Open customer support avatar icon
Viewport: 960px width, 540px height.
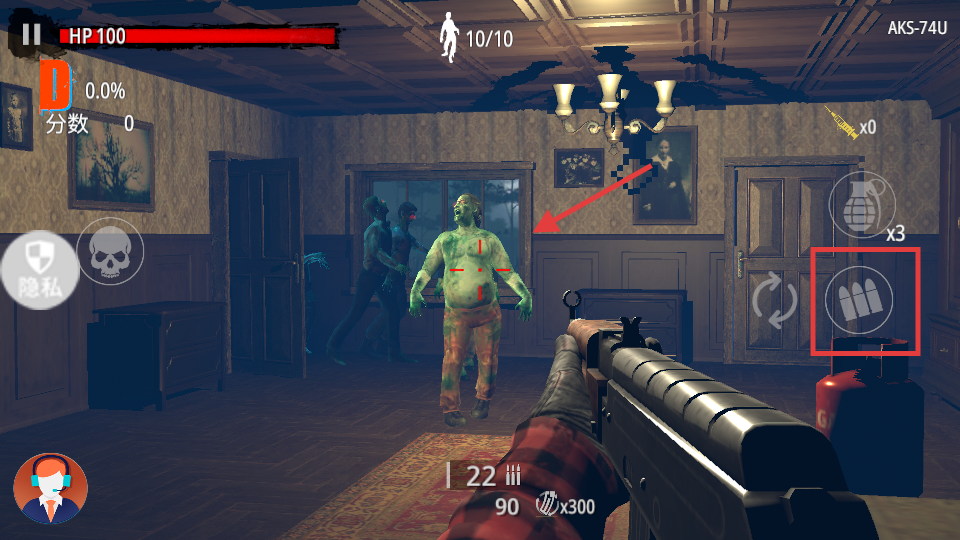point(50,488)
